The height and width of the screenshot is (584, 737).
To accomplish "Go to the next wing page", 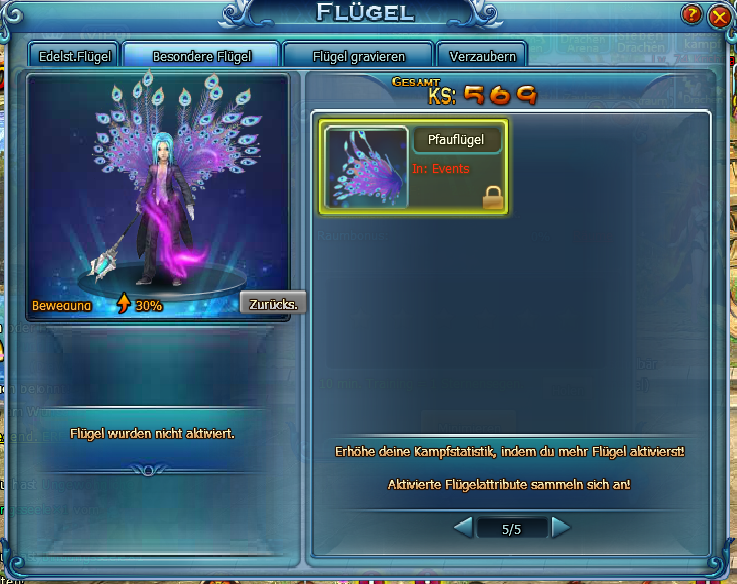I will (x=561, y=527).
